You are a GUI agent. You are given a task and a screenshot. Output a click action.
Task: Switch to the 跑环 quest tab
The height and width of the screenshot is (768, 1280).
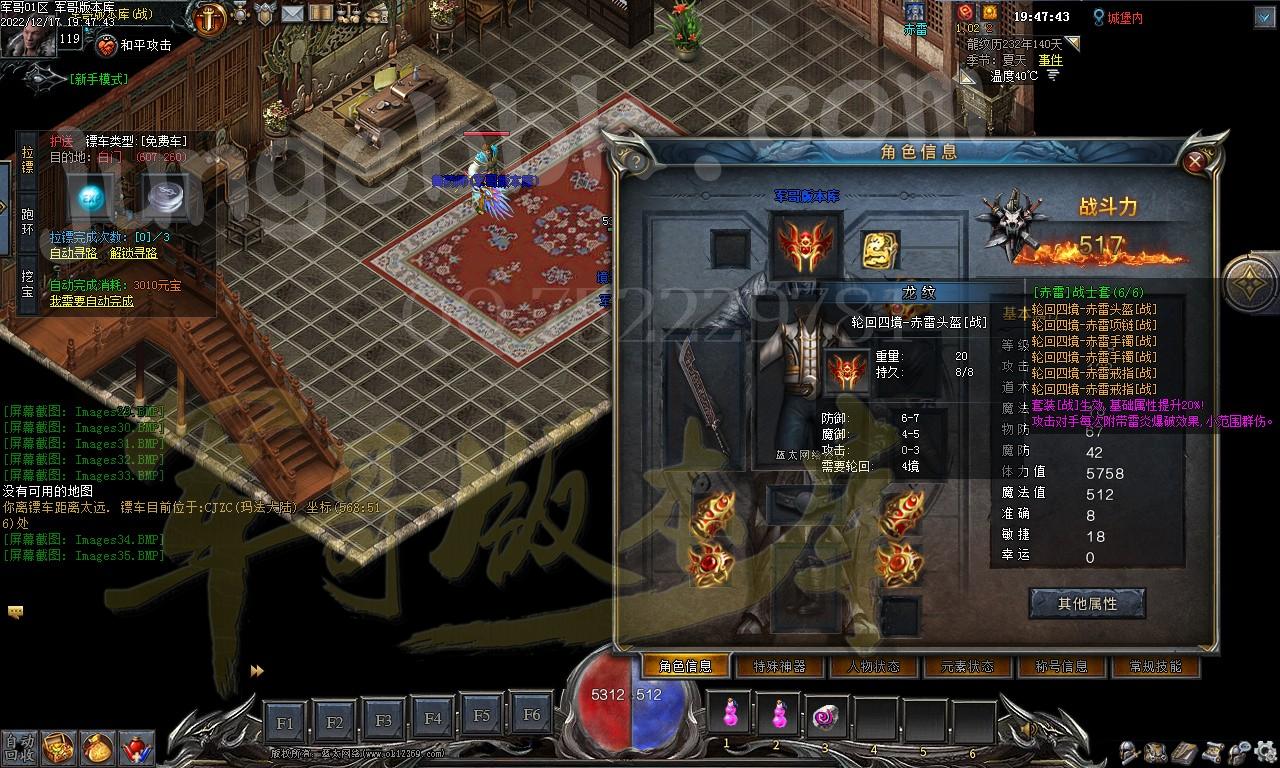27,221
